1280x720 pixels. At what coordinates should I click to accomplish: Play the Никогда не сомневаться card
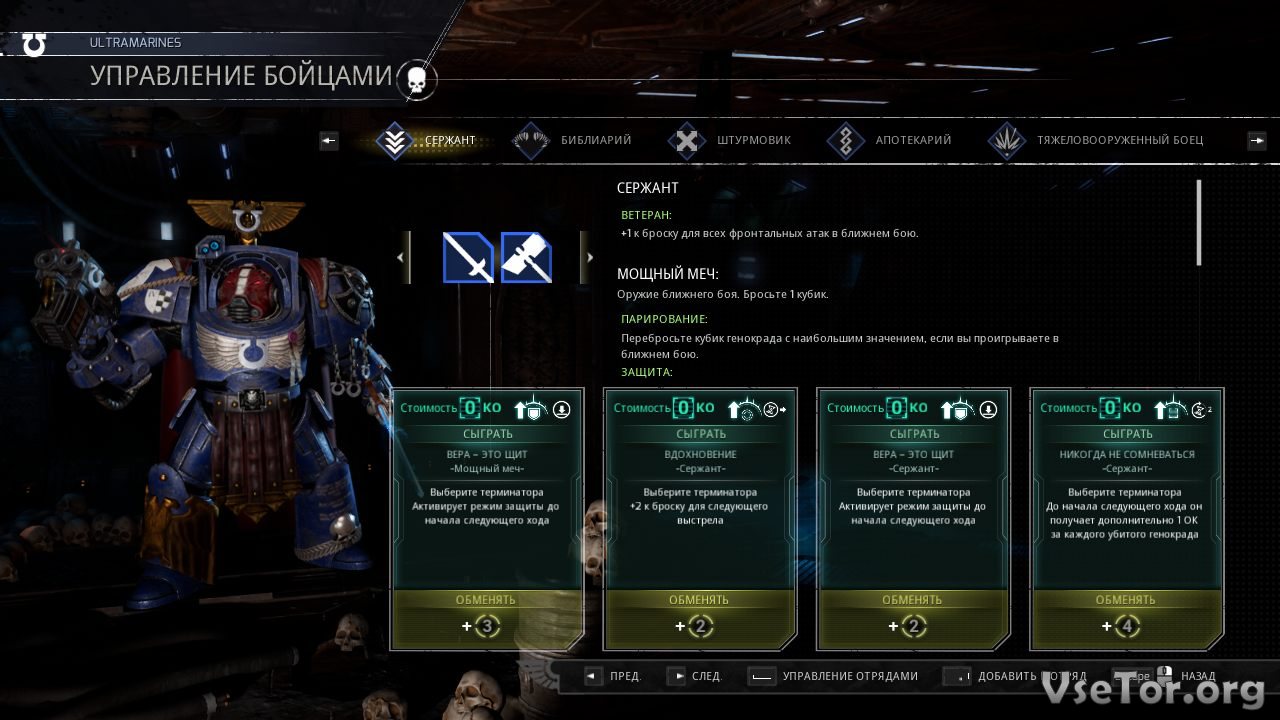[x=1127, y=434]
